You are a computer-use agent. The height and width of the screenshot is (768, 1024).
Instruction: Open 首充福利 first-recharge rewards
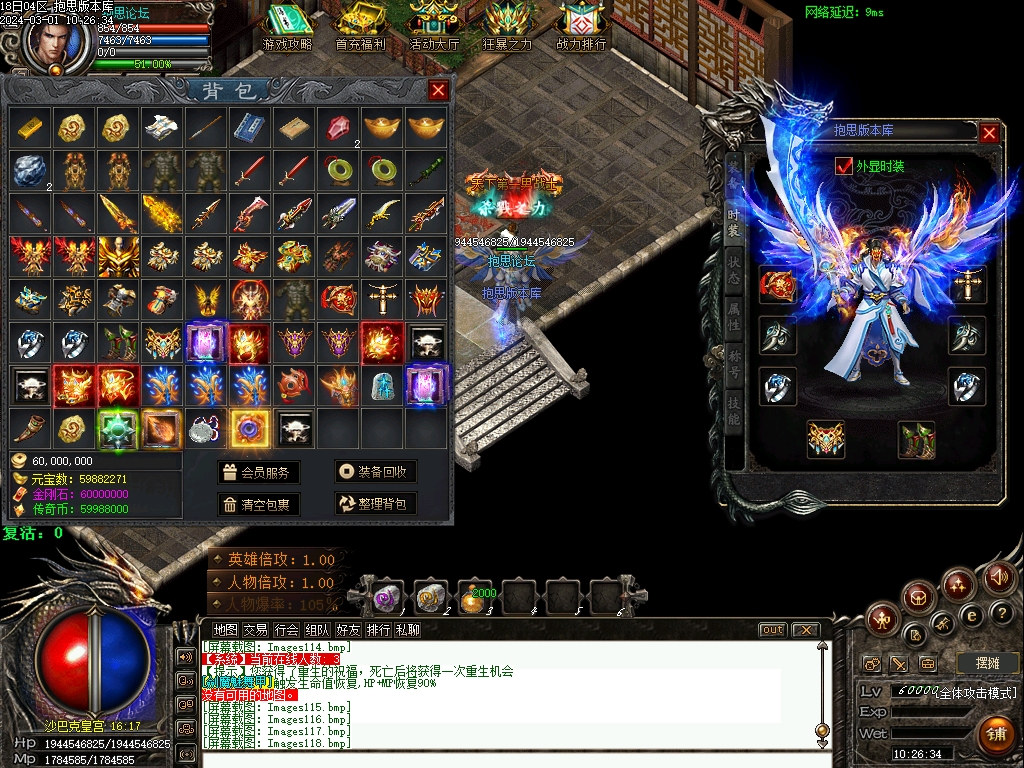click(x=360, y=28)
